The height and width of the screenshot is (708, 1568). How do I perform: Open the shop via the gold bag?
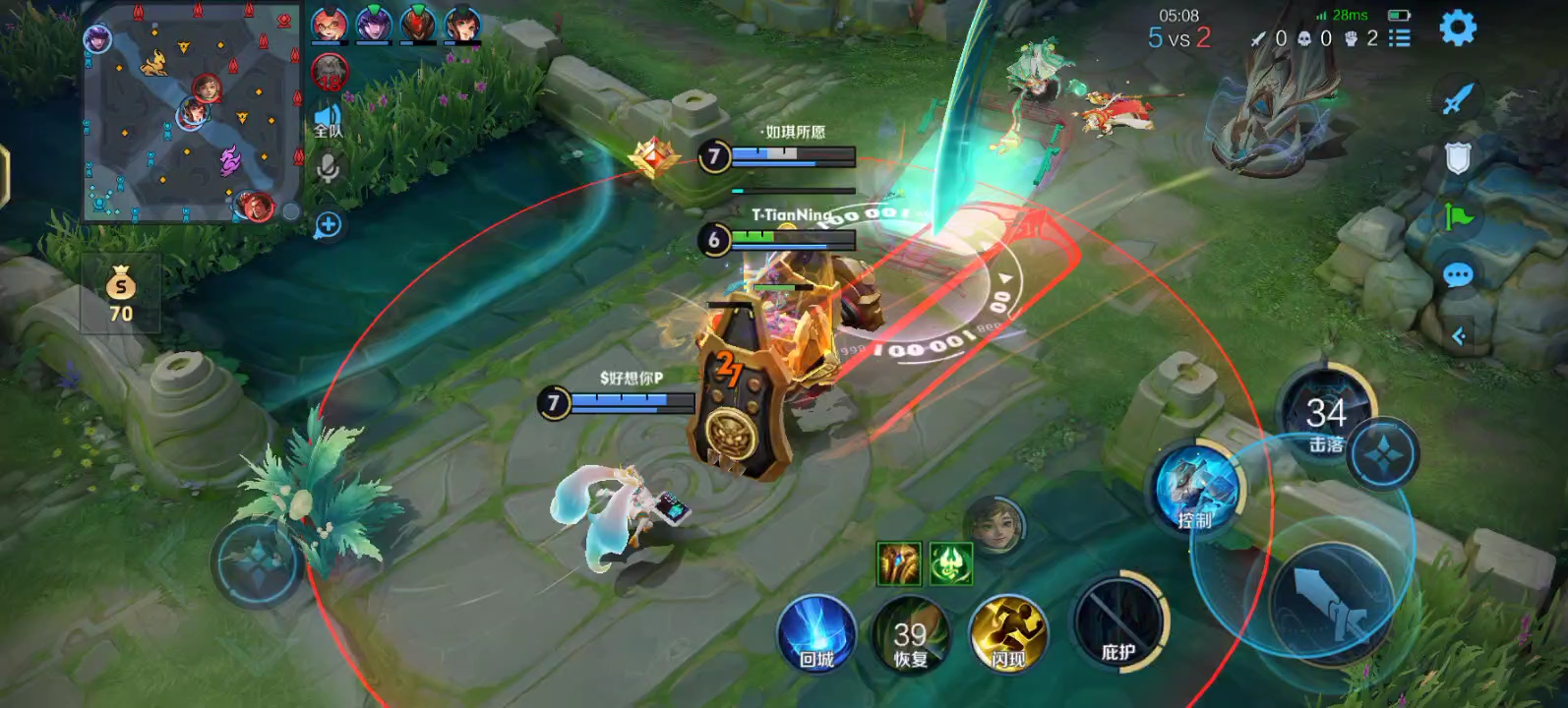121,293
